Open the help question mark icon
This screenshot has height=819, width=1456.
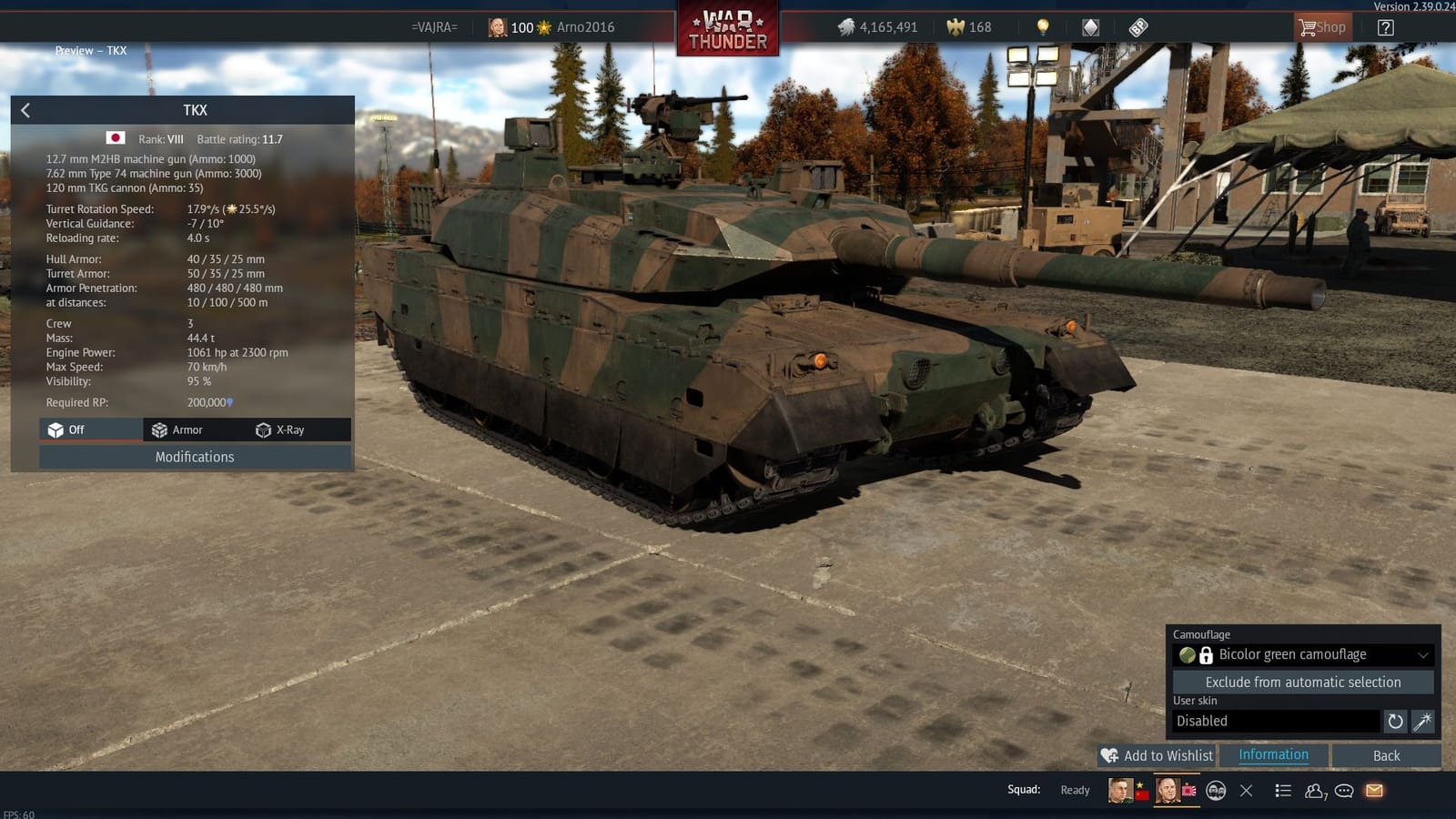[x=1385, y=27]
